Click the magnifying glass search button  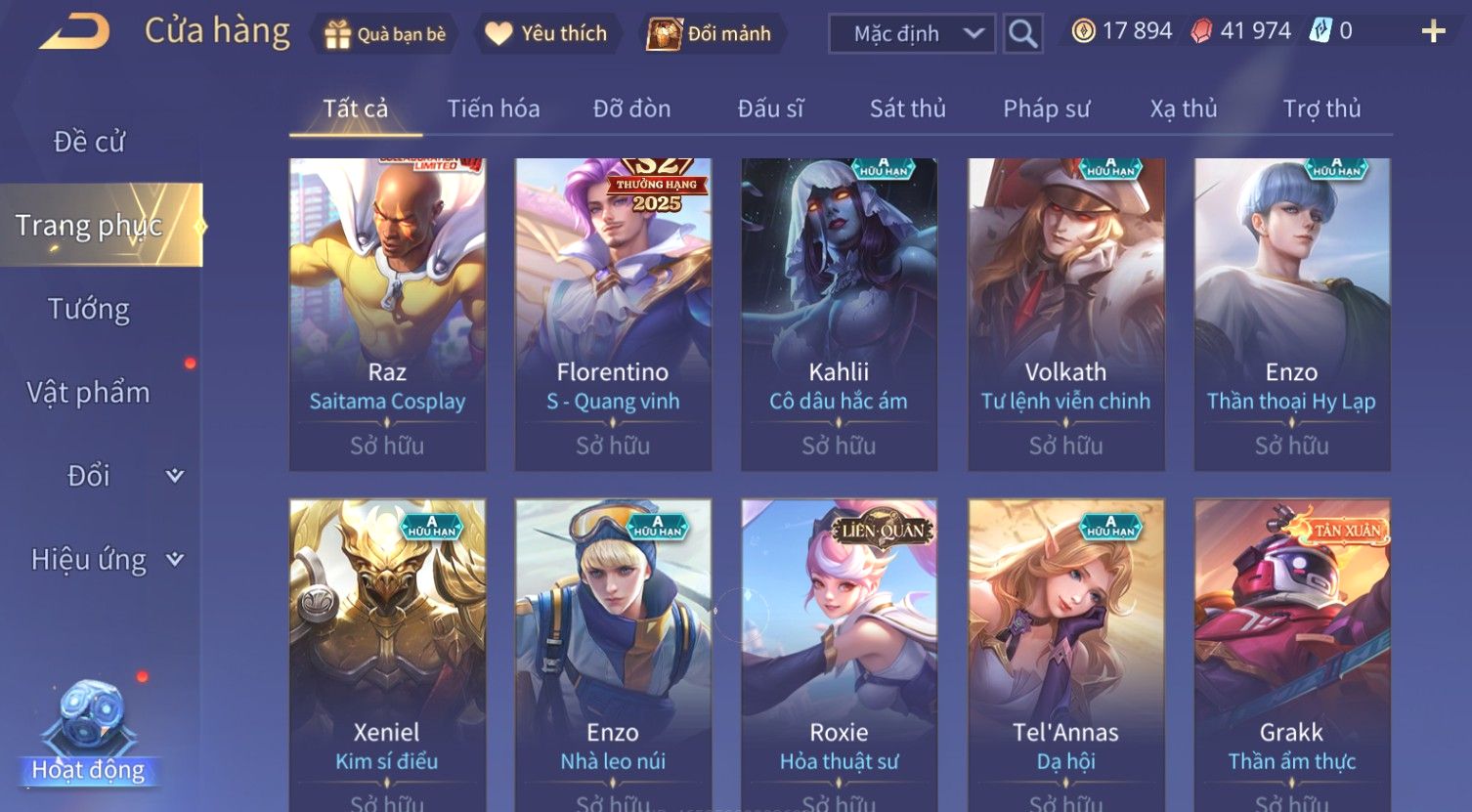[x=1022, y=34]
